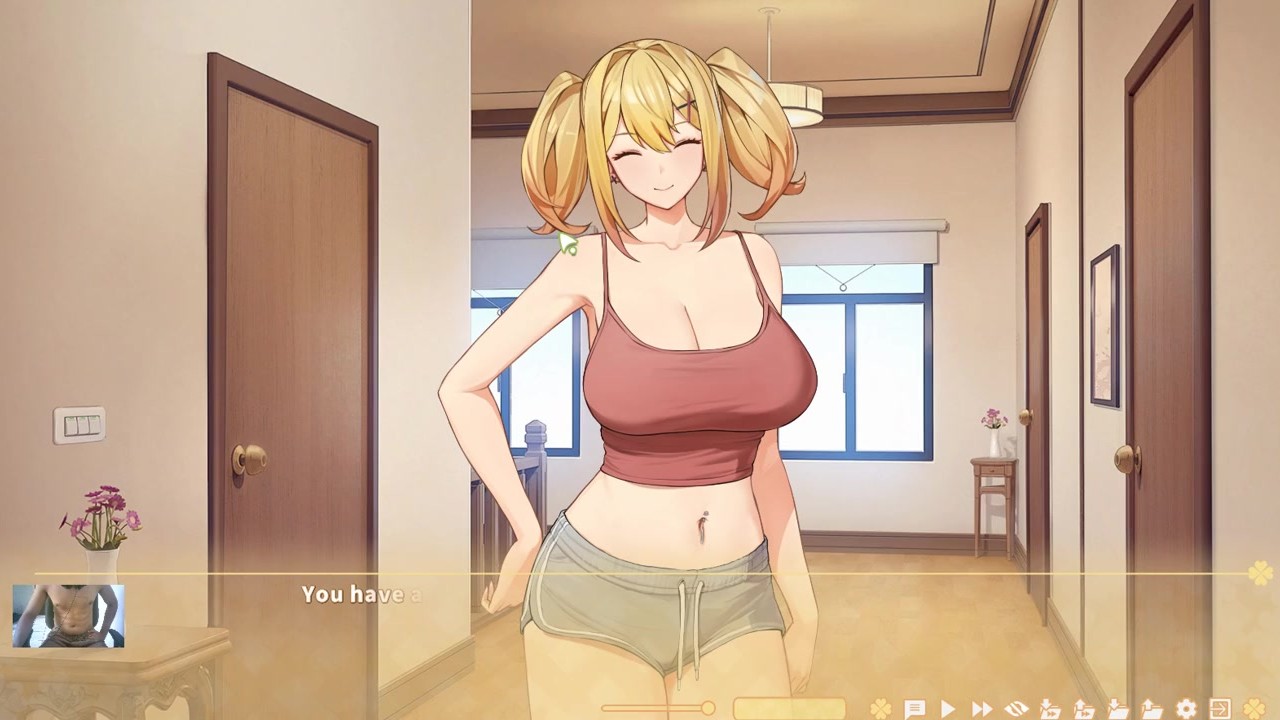Start auto-play with the single triangle icon
Viewport: 1280px width, 720px height.
[948, 709]
